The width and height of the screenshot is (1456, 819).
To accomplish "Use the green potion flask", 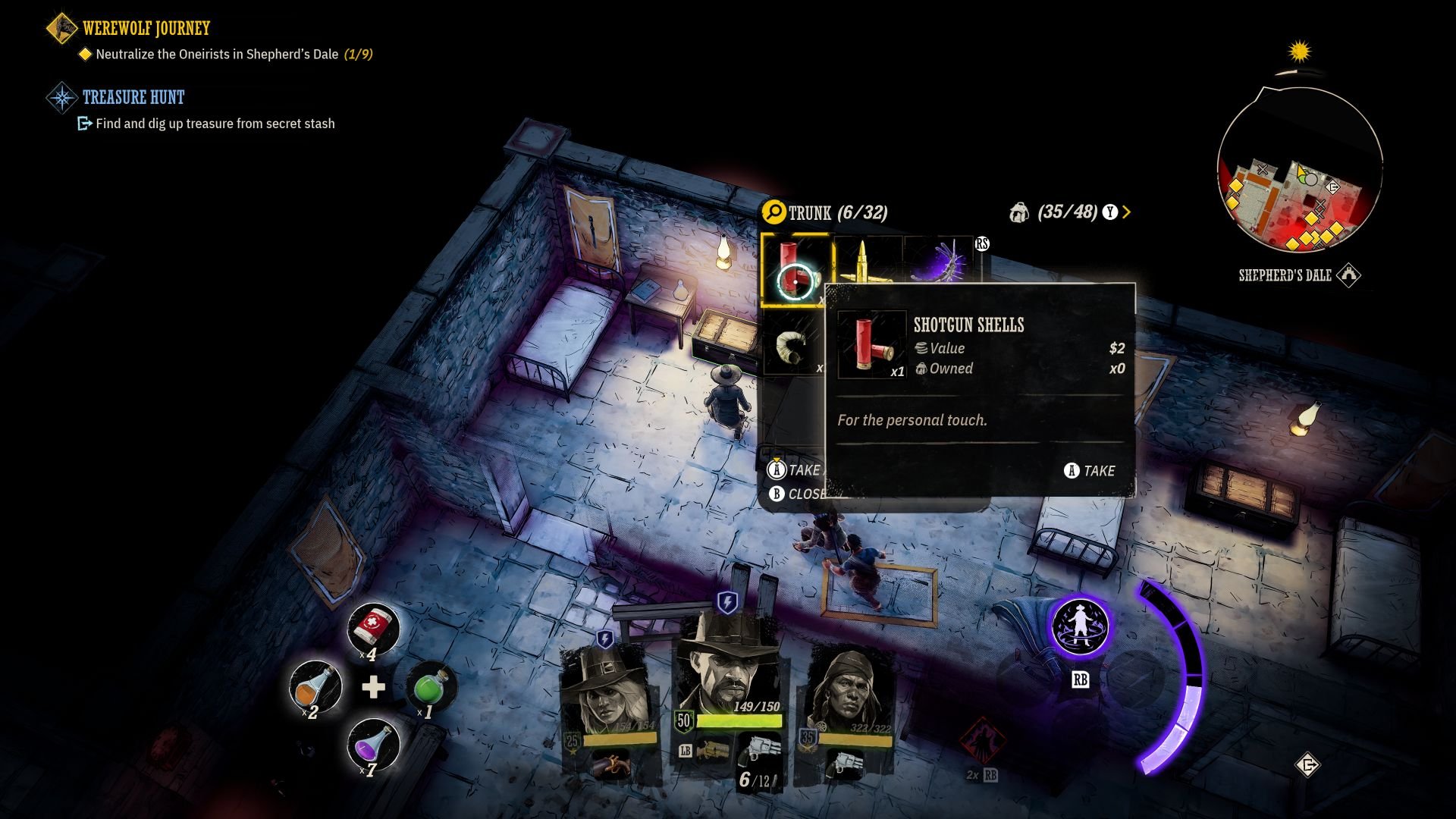I will pyautogui.click(x=431, y=686).
